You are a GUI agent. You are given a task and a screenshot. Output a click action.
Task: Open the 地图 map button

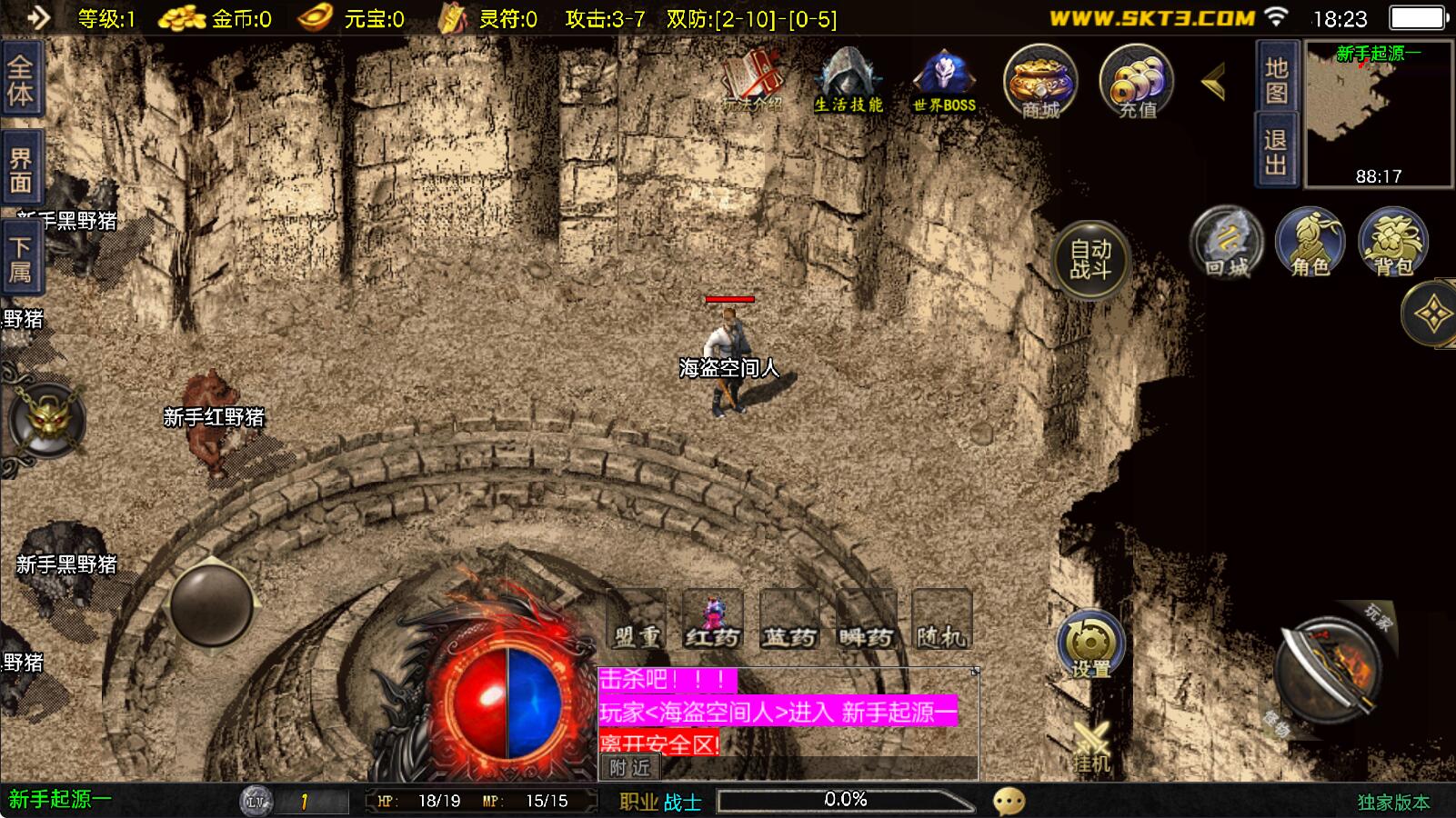(1276, 80)
